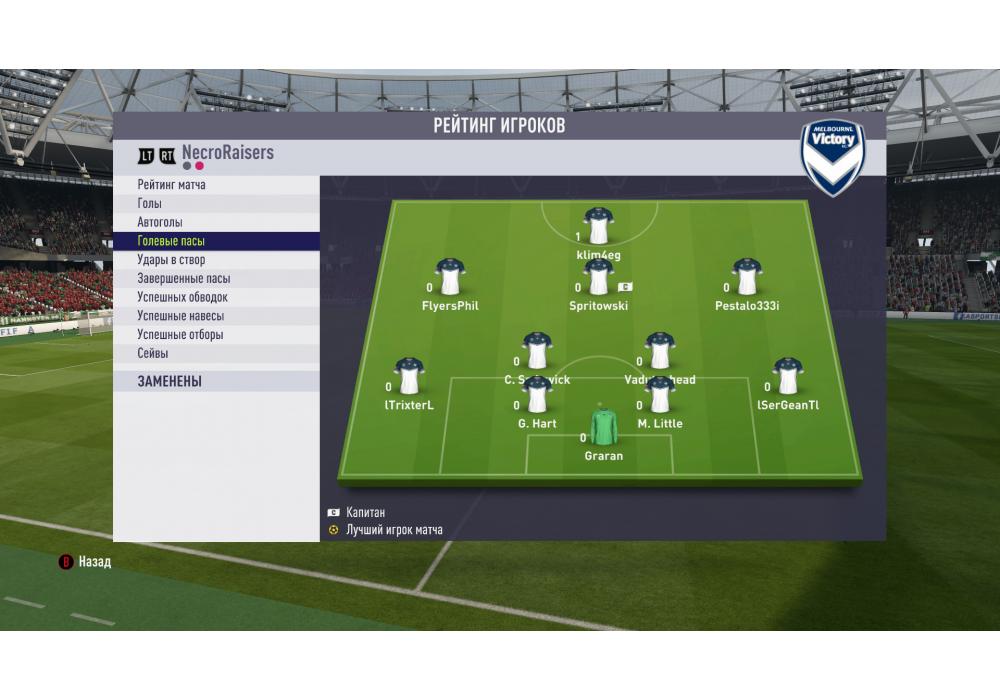This screenshot has width=1000, height=700.
Task: Select goalkeeper Graran
Action: pos(604,428)
